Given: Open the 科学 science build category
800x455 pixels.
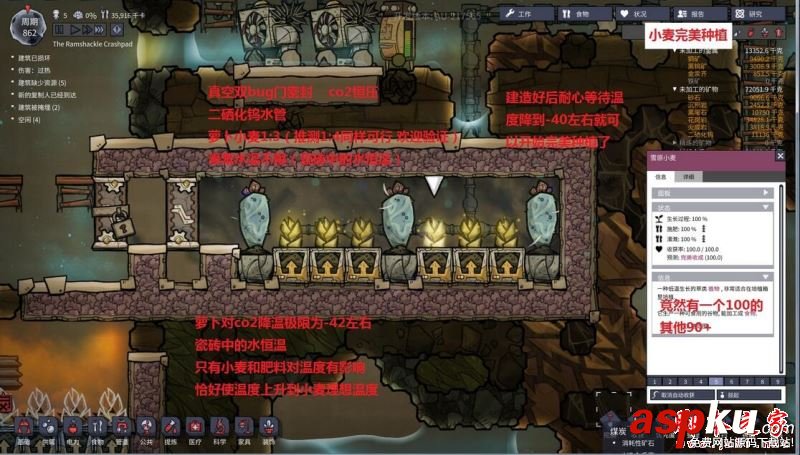Looking at the screenshot, I should [x=219, y=428].
